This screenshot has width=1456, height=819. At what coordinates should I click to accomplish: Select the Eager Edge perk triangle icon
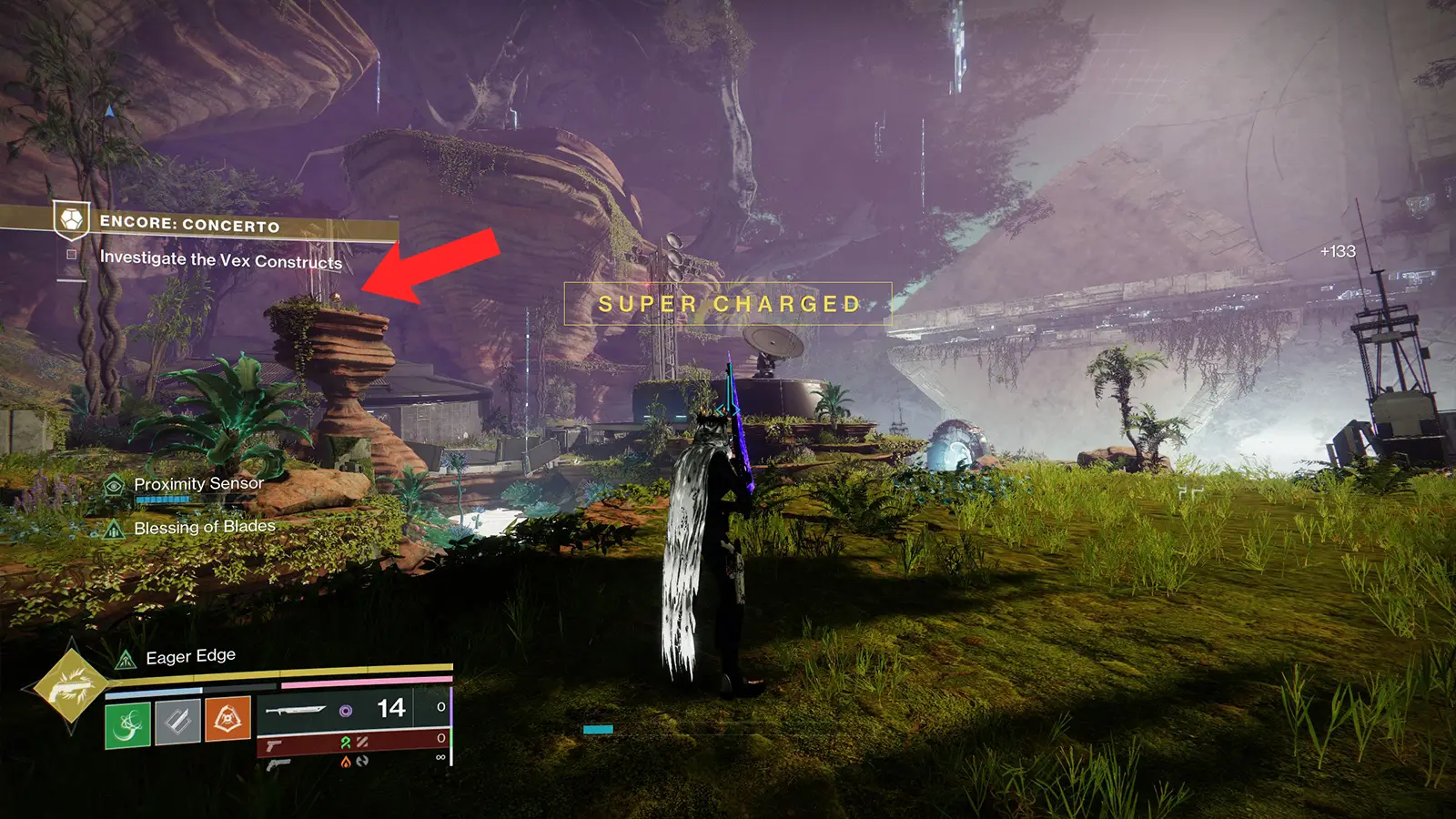pyautogui.click(x=125, y=658)
